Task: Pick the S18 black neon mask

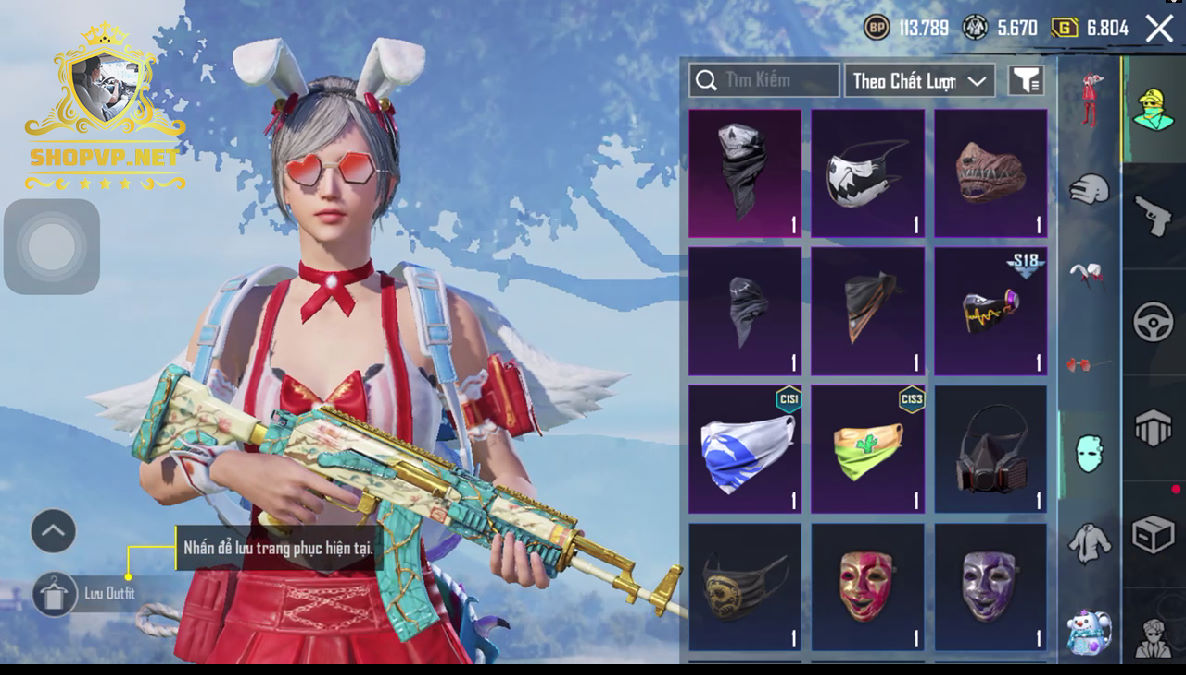Action: point(990,311)
